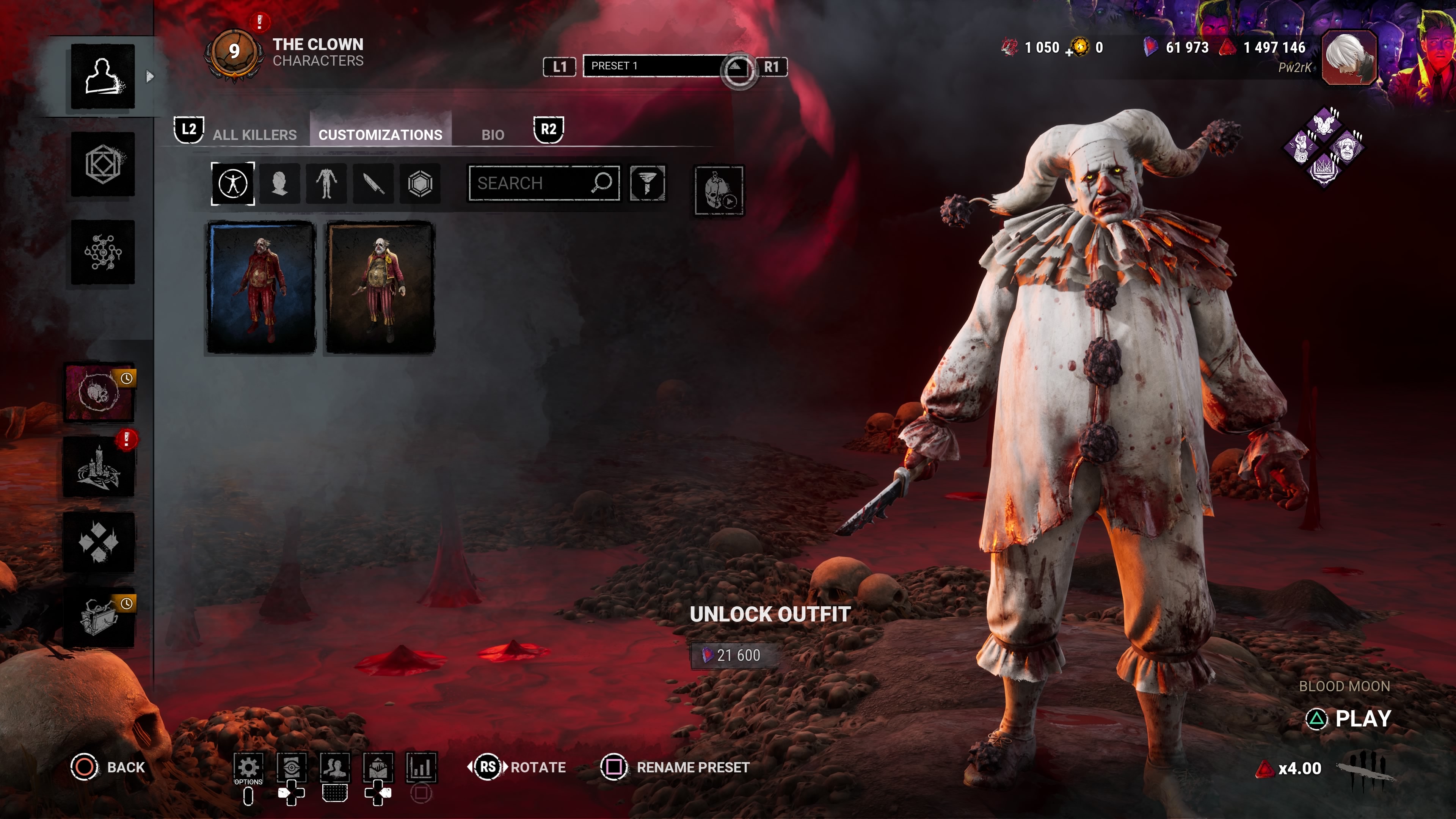1456x819 pixels.
Task: Open the Bloodweb from sidebar
Action: point(103,252)
